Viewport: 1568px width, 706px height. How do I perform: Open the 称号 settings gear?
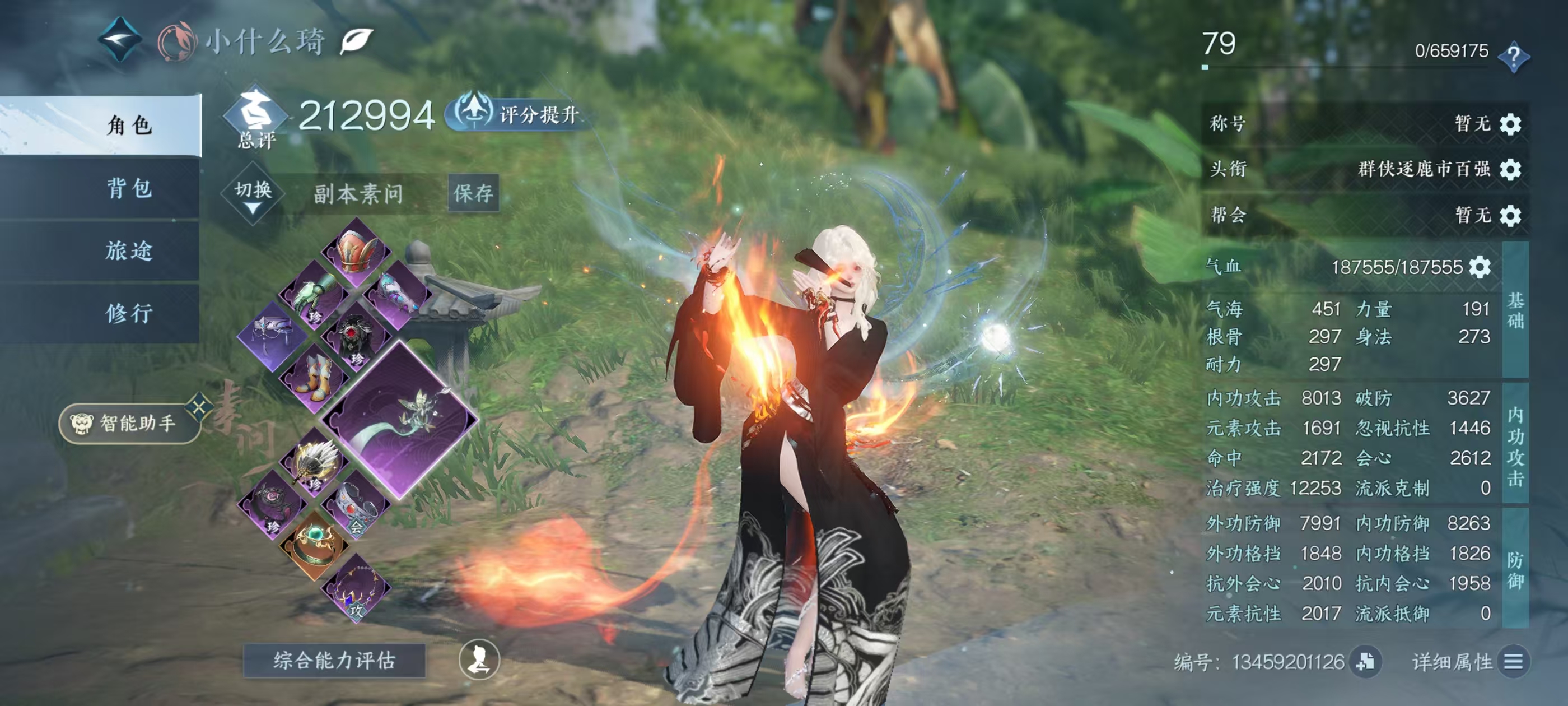1510,124
